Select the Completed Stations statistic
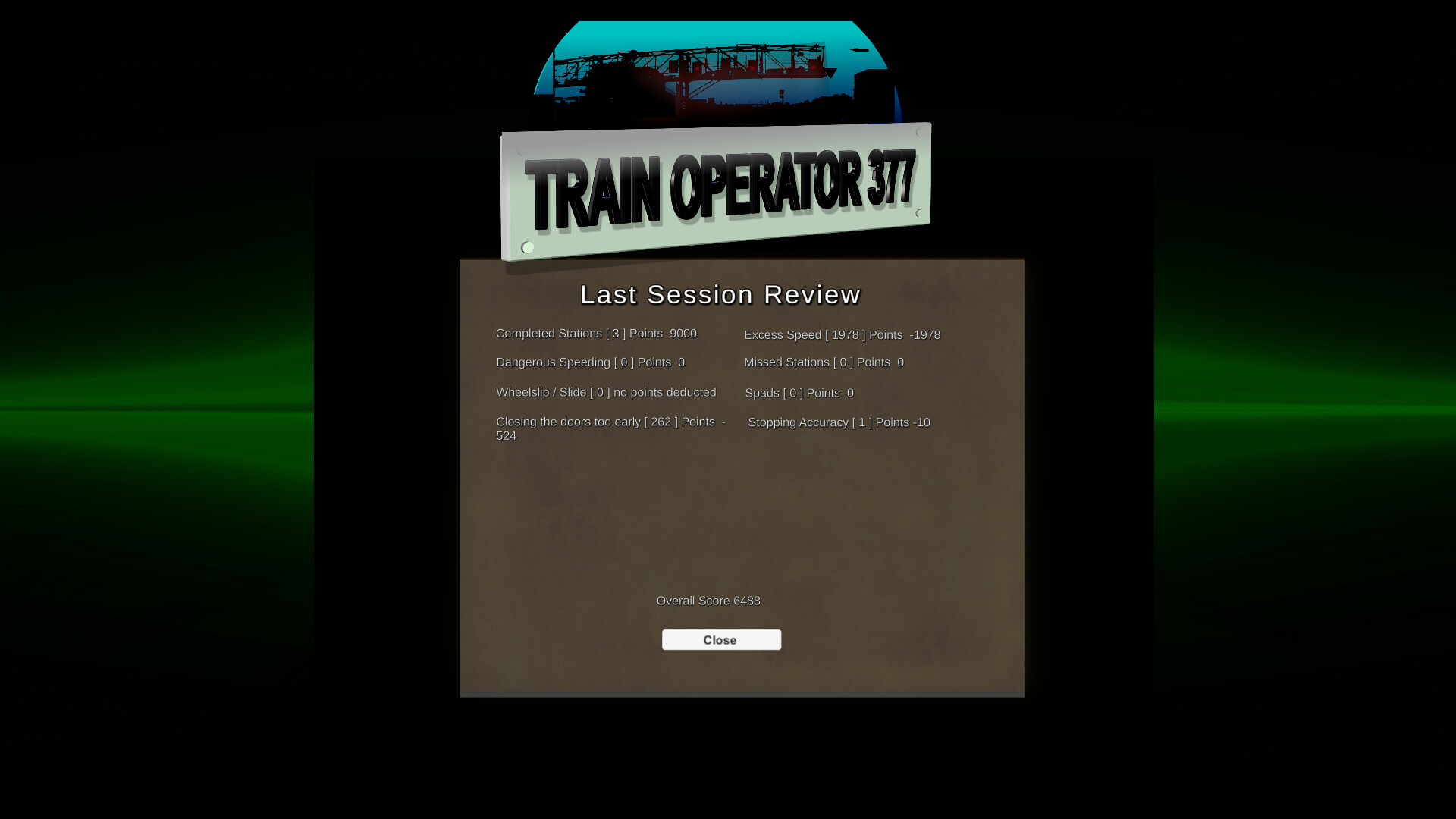1456x819 pixels. [x=596, y=334]
